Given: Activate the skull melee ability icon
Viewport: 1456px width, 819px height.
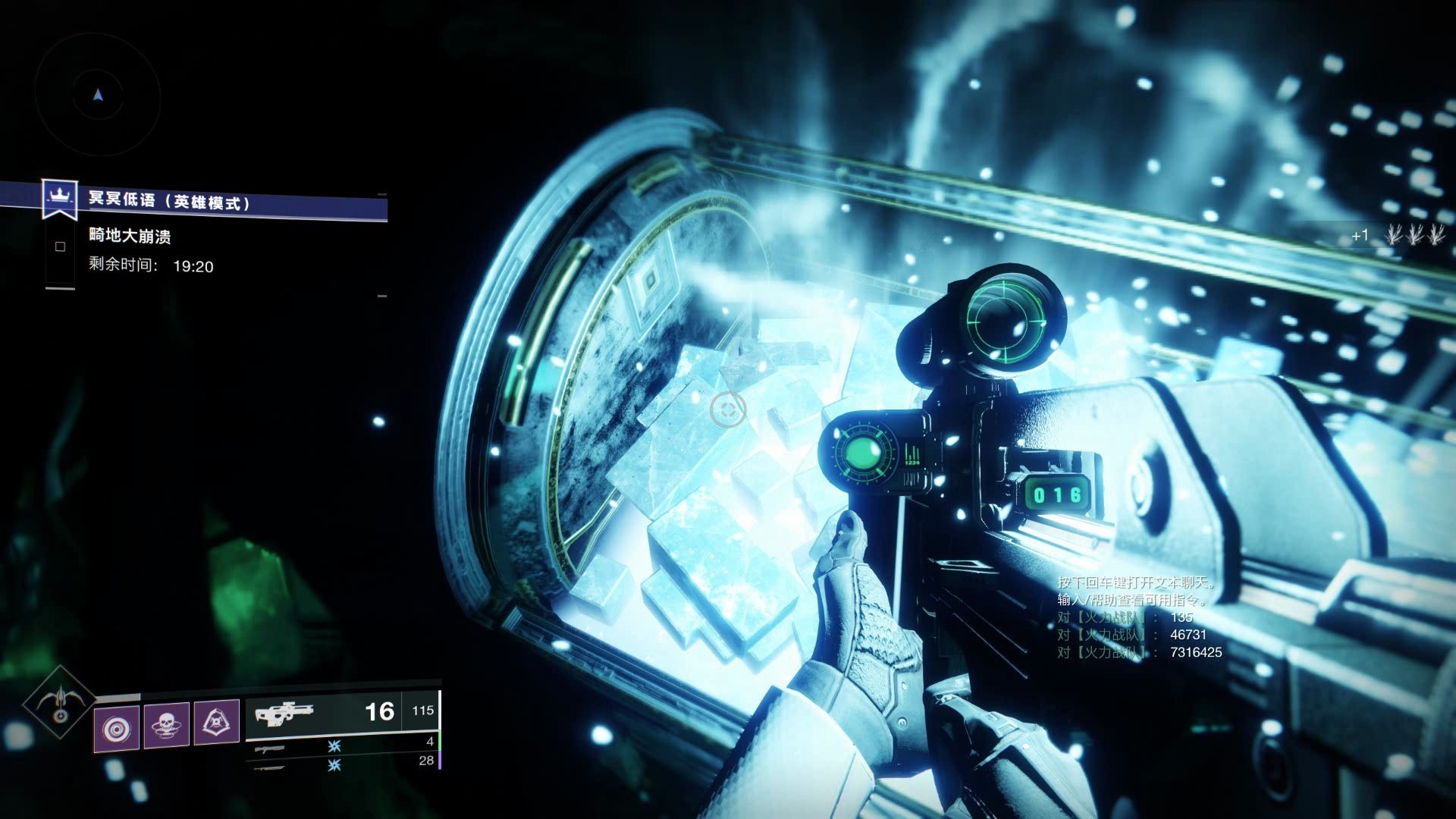Looking at the screenshot, I should [x=166, y=726].
